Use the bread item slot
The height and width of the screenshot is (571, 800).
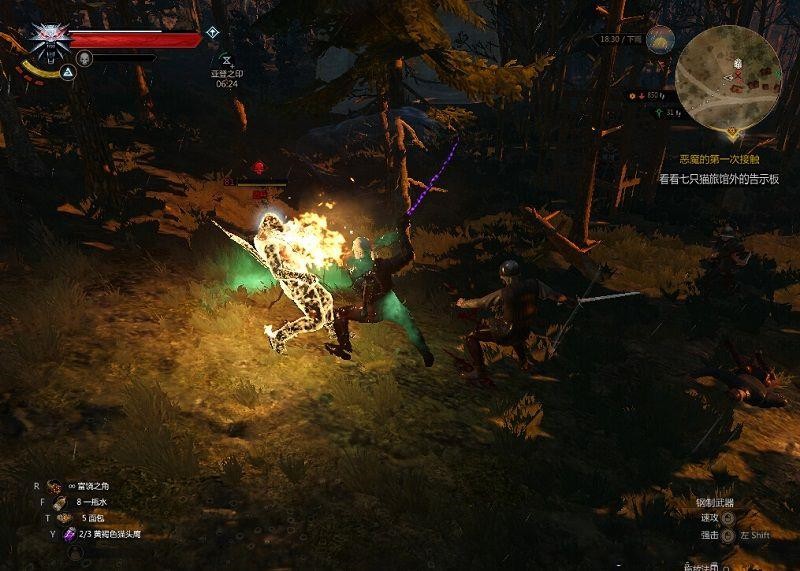61,518
